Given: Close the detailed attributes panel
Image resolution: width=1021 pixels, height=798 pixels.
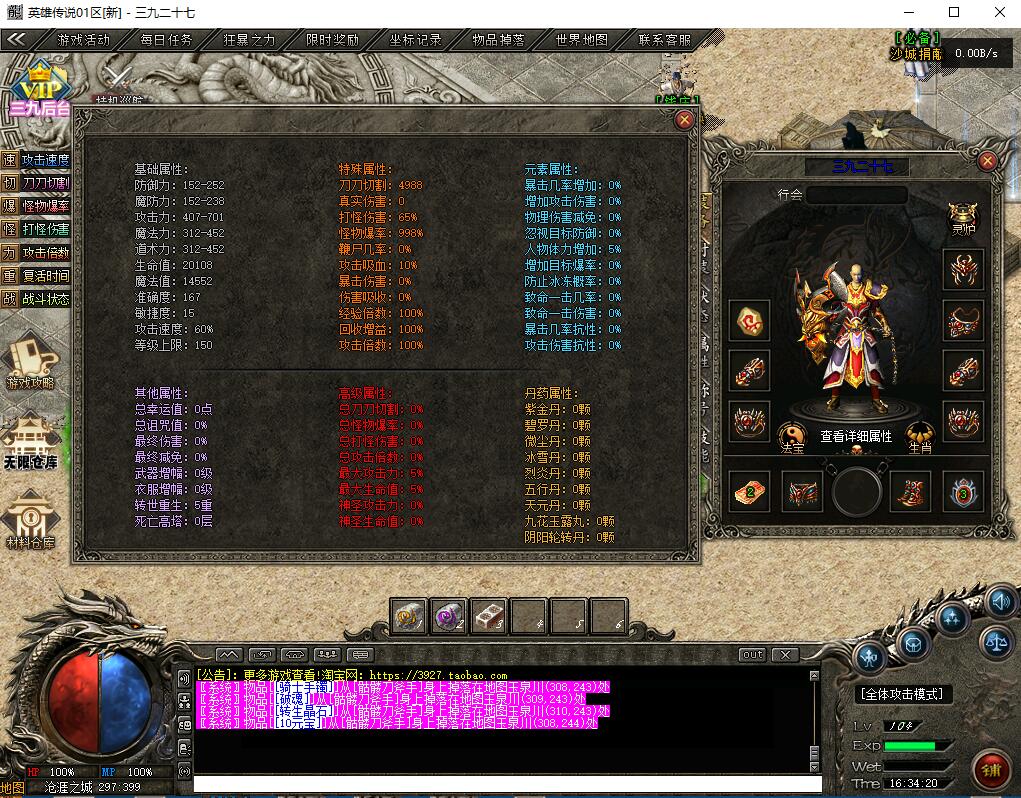Looking at the screenshot, I should click(x=685, y=120).
